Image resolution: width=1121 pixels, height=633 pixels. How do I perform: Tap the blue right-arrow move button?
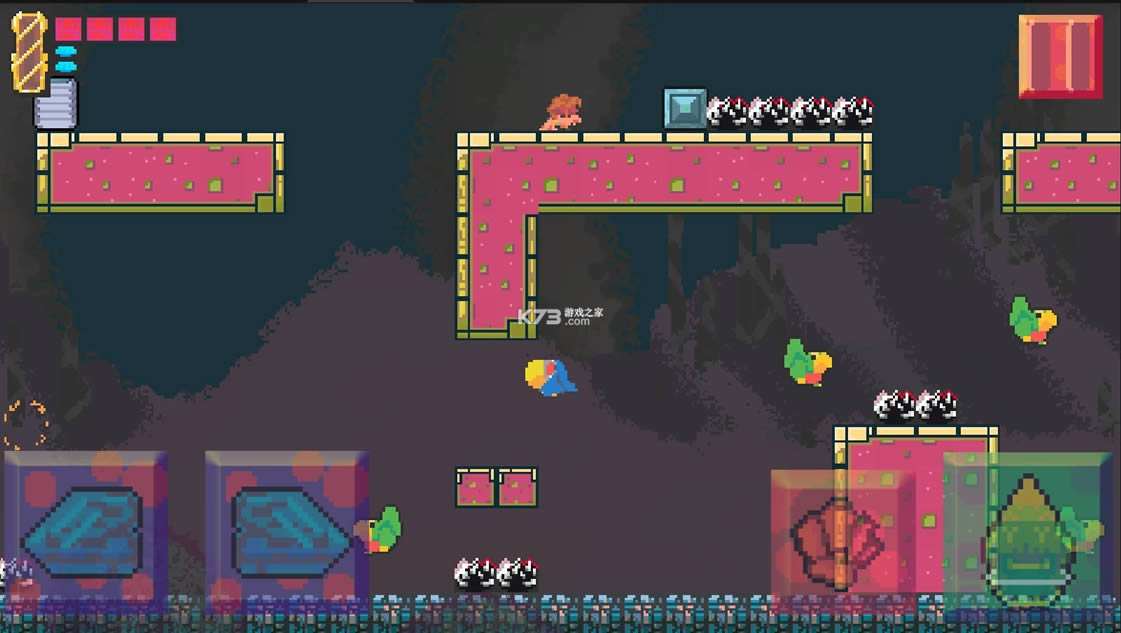tap(287, 530)
